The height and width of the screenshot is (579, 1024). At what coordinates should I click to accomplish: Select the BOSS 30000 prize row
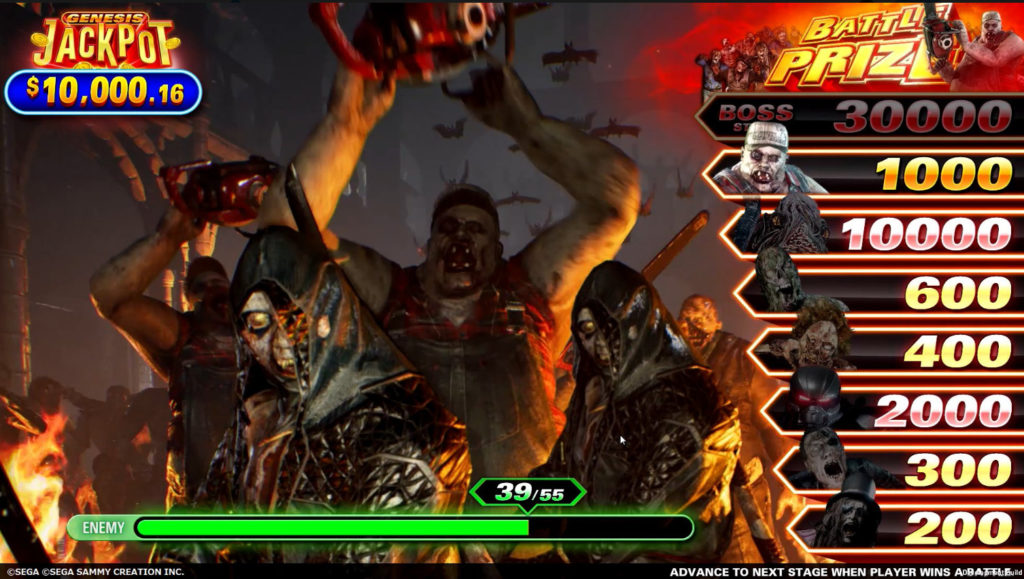coord(860,118)
